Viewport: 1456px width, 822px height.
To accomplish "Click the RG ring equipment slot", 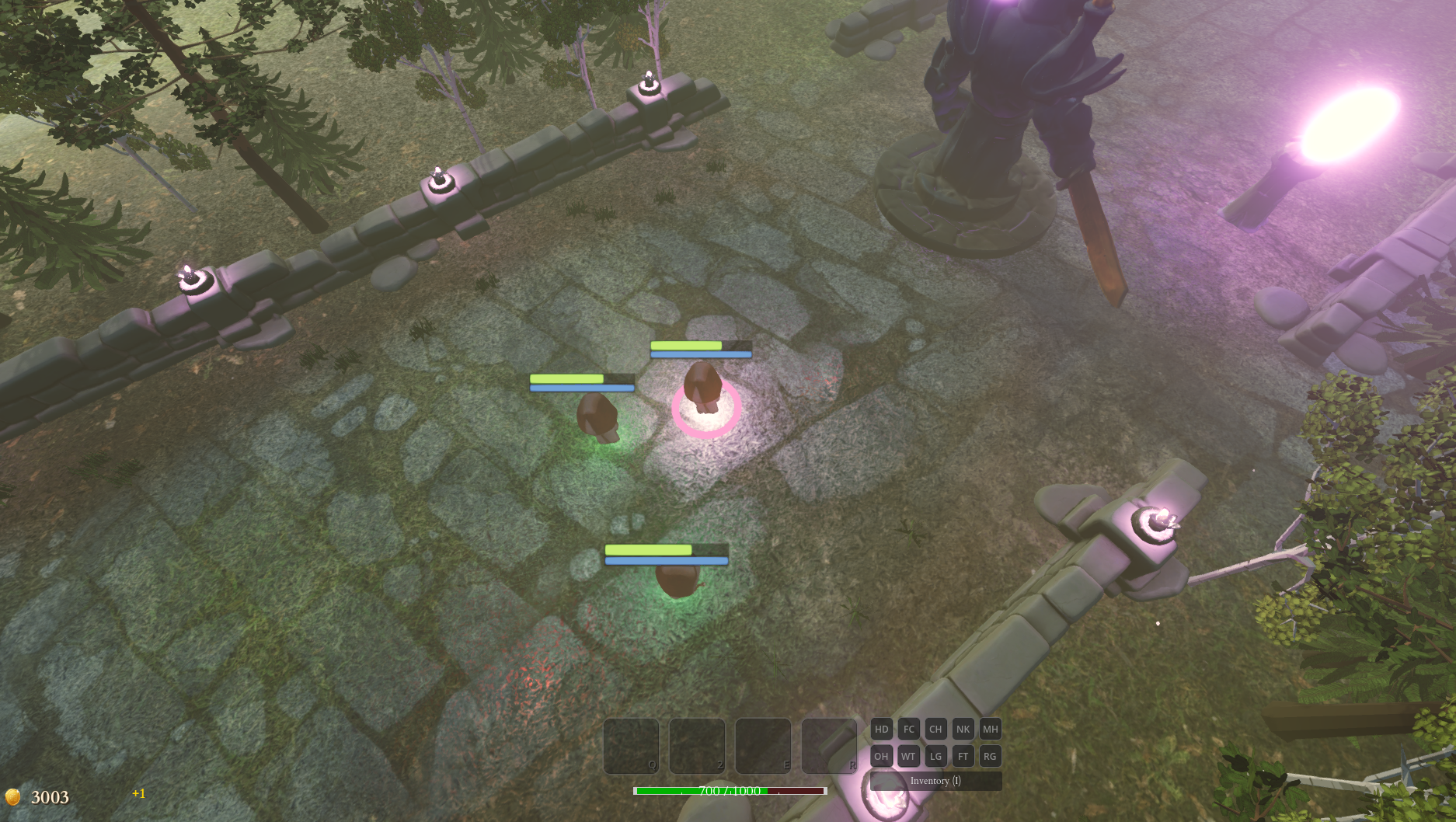I will (990, 755).
